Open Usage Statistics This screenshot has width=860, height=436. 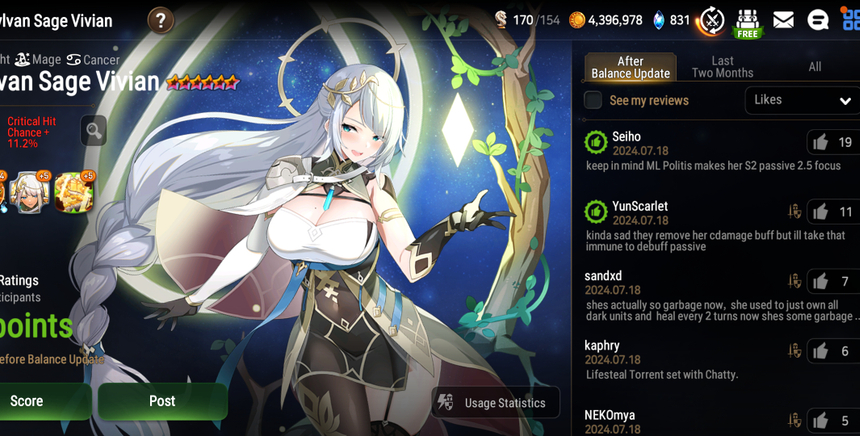pyautogui.click(x=495, y=402)
